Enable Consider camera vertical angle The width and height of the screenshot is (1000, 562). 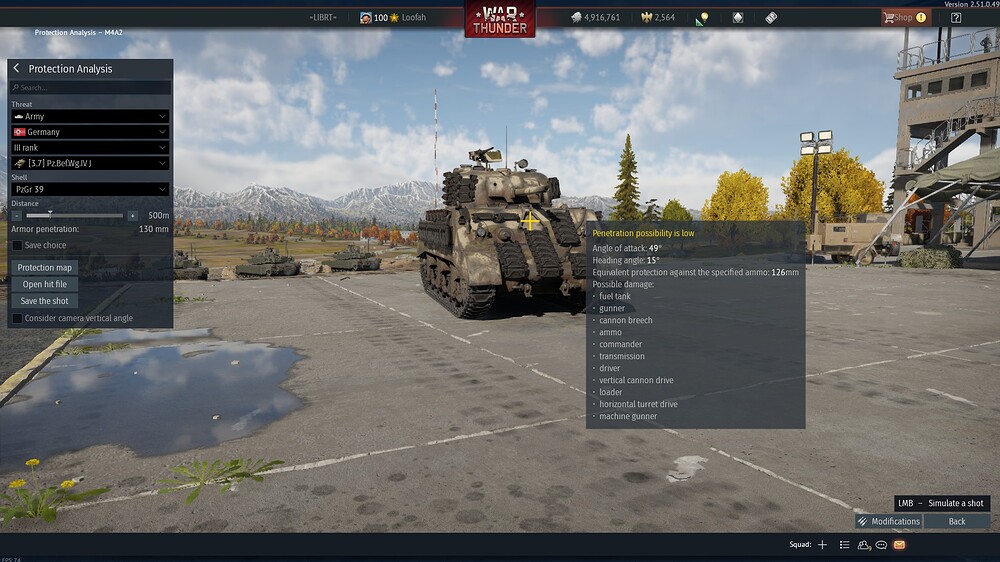[x=17, y=318]
